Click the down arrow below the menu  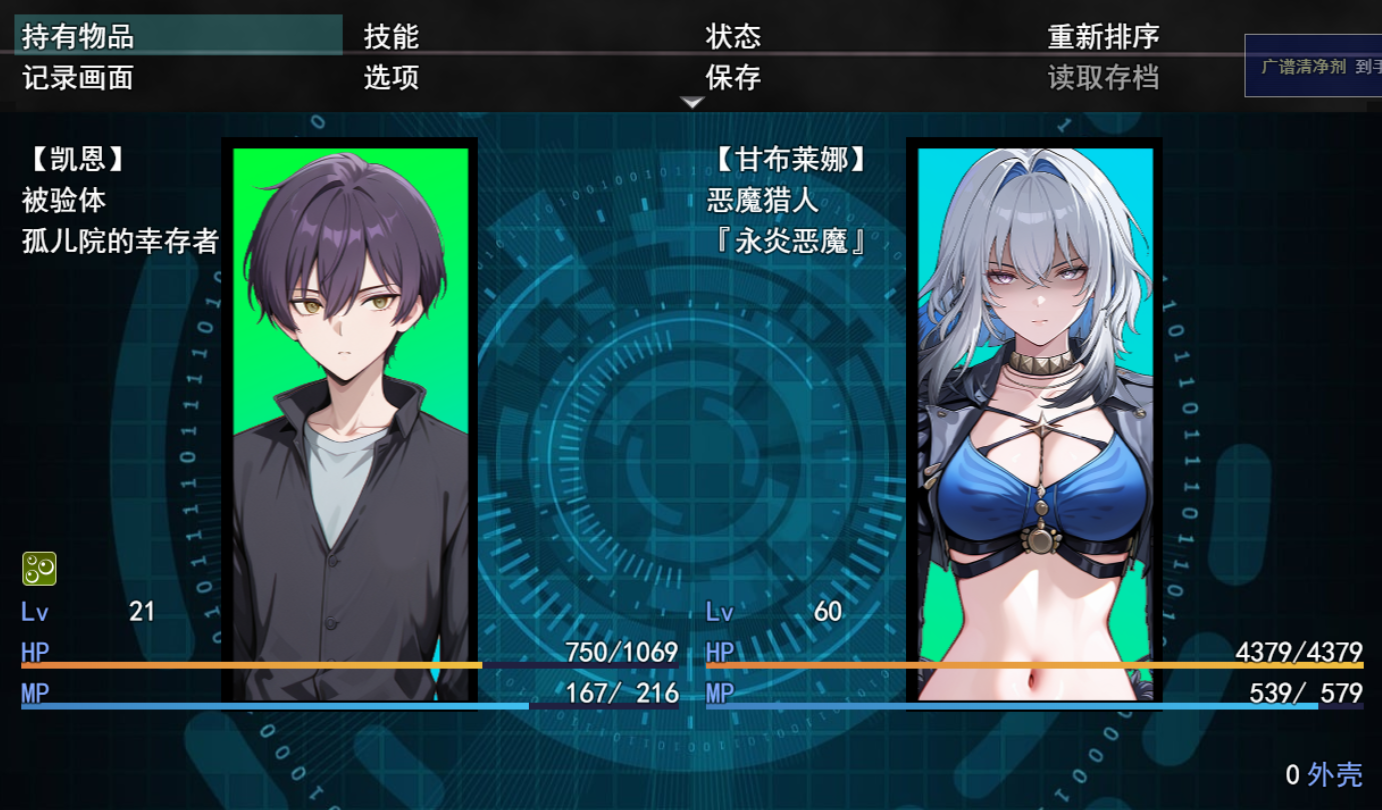click(x=692, y=102)
